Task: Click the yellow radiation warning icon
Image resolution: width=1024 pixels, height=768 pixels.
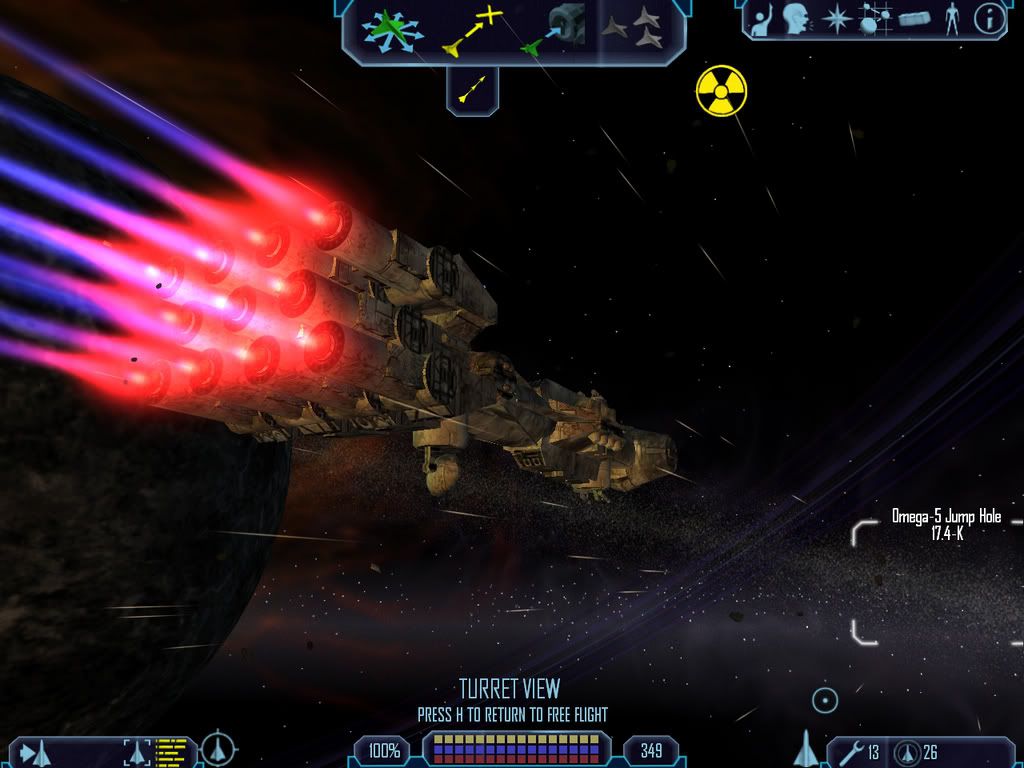Action: (721, 90)
